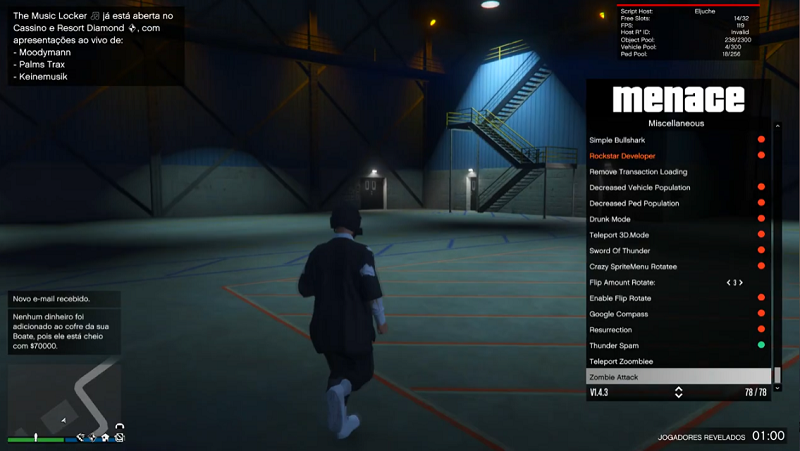The image size is (800, 451).
Task: Turn on Drunk Mode
Action: pos(760,219)
